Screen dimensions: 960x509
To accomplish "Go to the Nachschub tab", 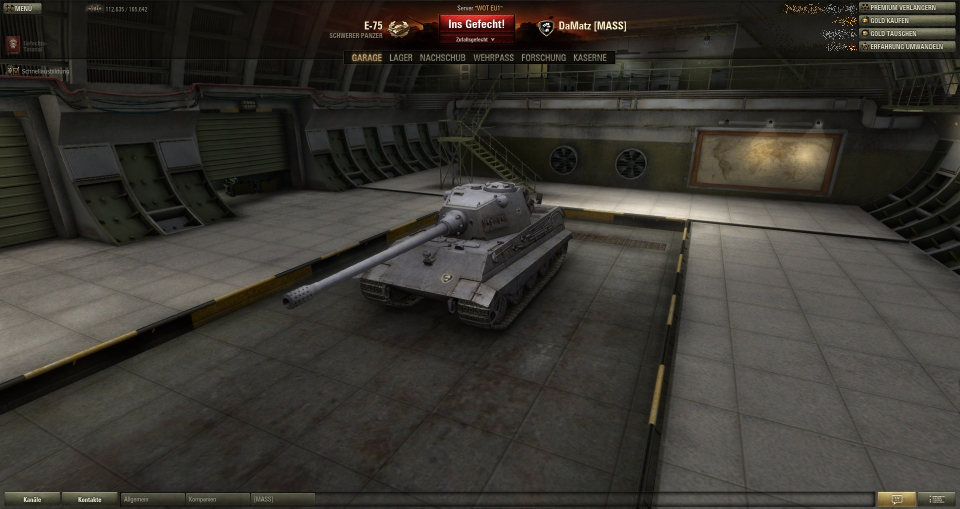I will coord(443,58).
